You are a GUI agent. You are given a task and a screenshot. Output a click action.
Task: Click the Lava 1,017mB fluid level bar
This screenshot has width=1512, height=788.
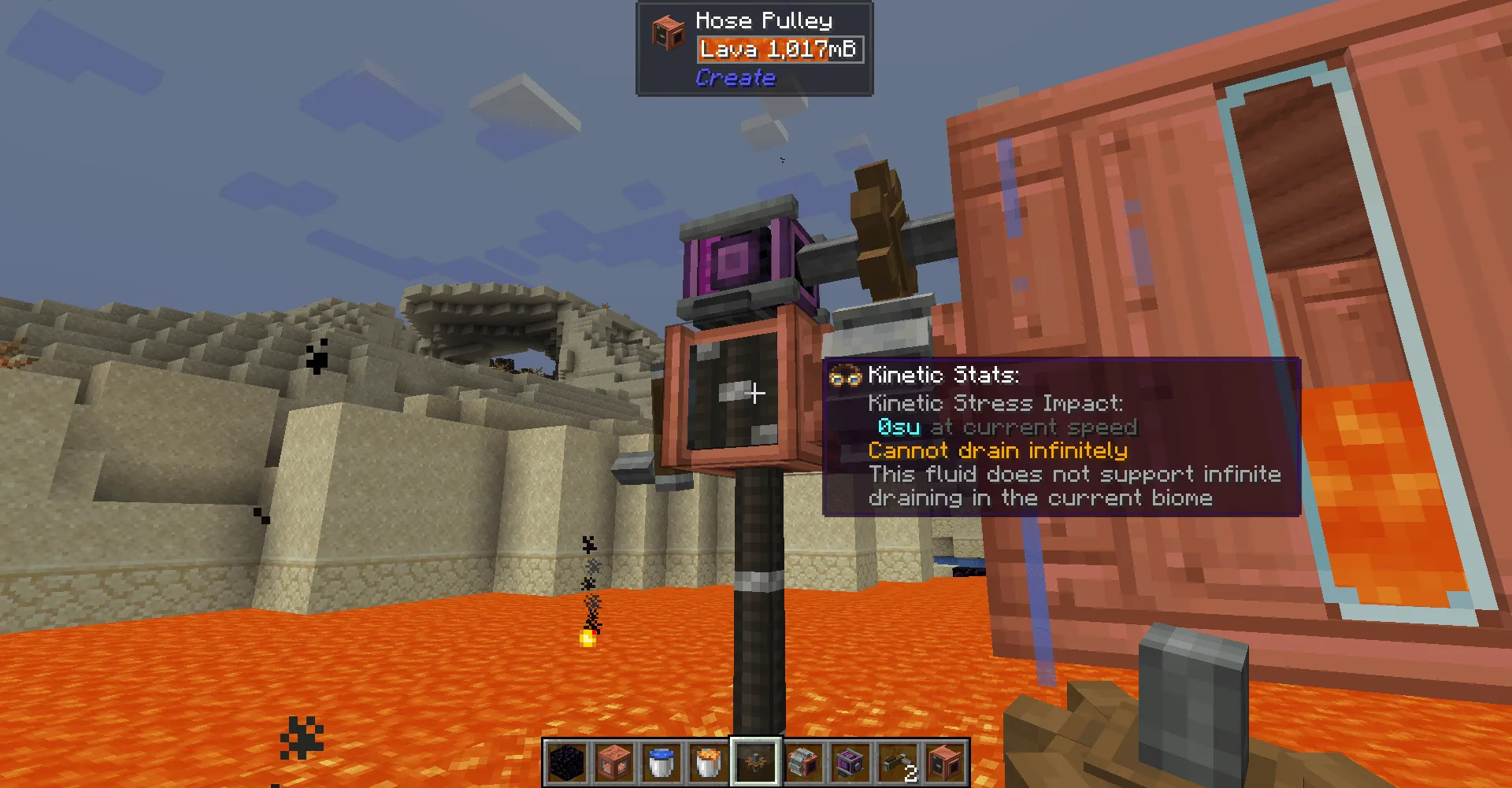[780, 49]
